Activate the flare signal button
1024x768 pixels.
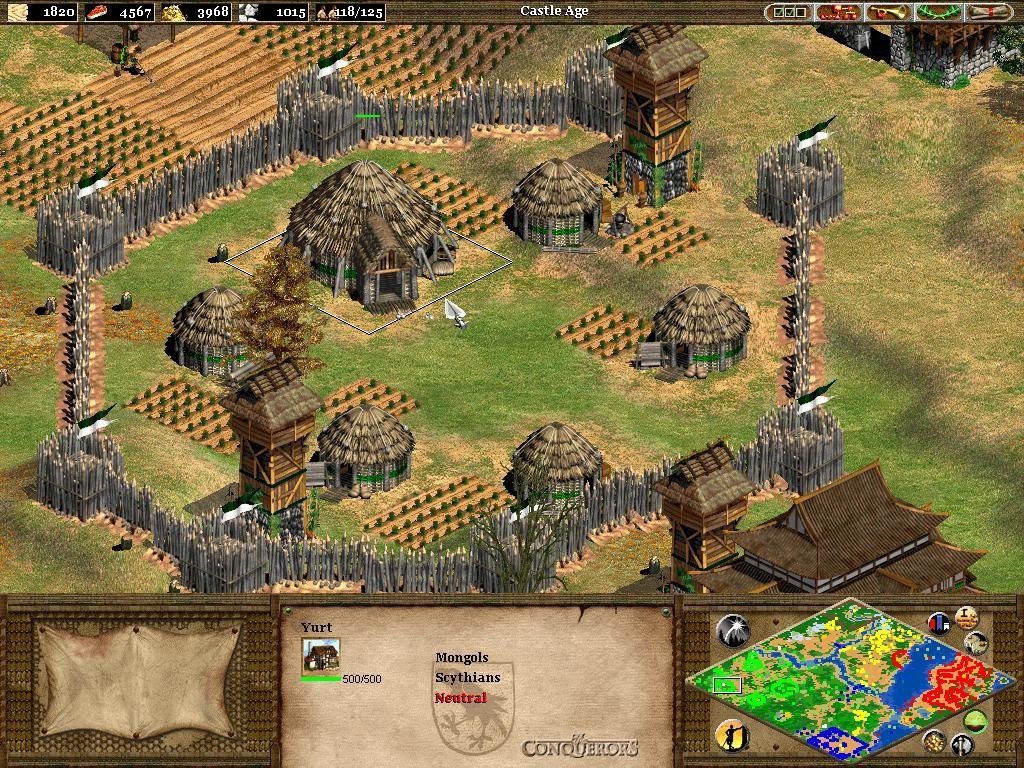(733, 630)
